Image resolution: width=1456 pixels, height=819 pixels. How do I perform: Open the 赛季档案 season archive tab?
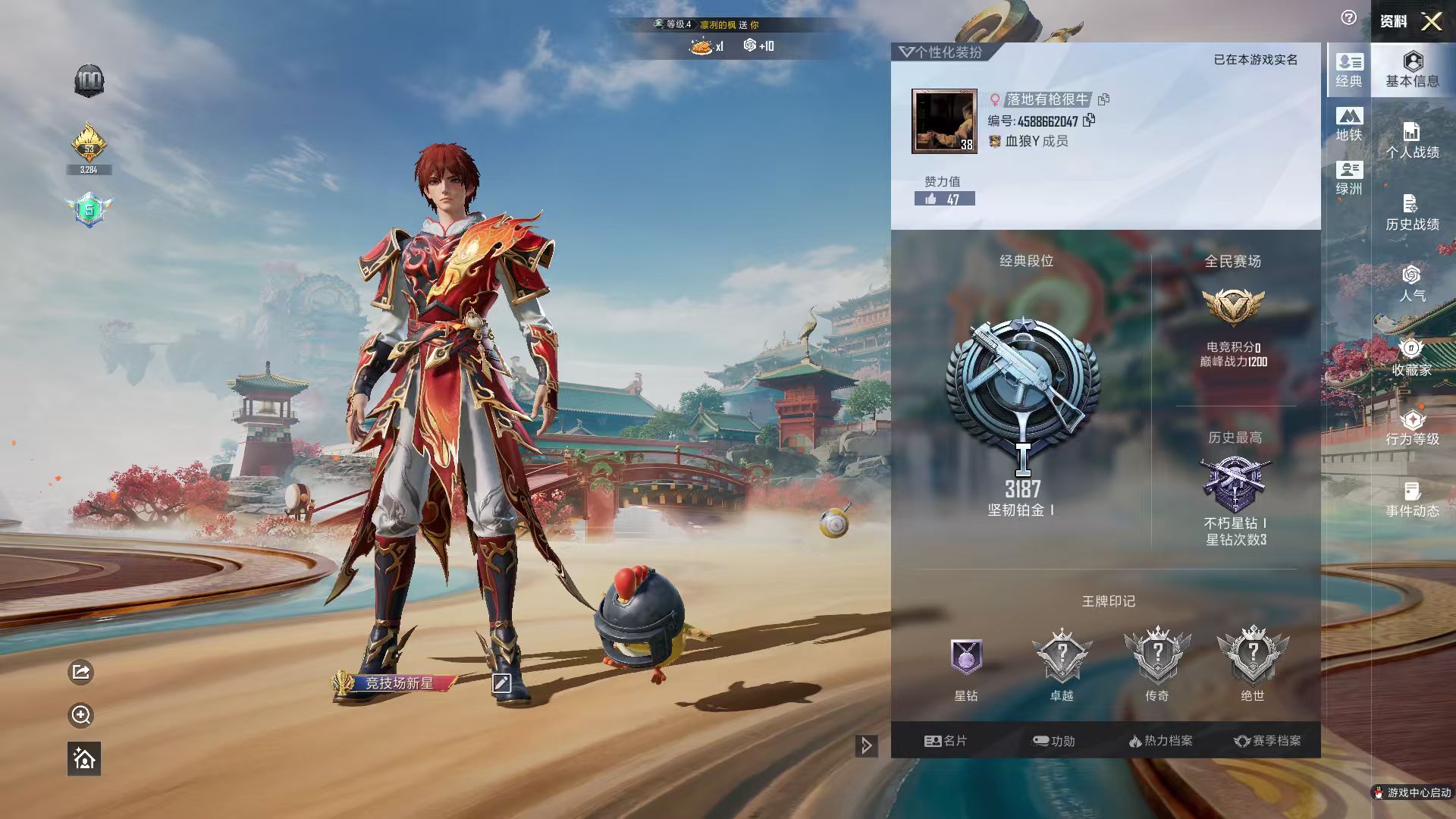1267,741
